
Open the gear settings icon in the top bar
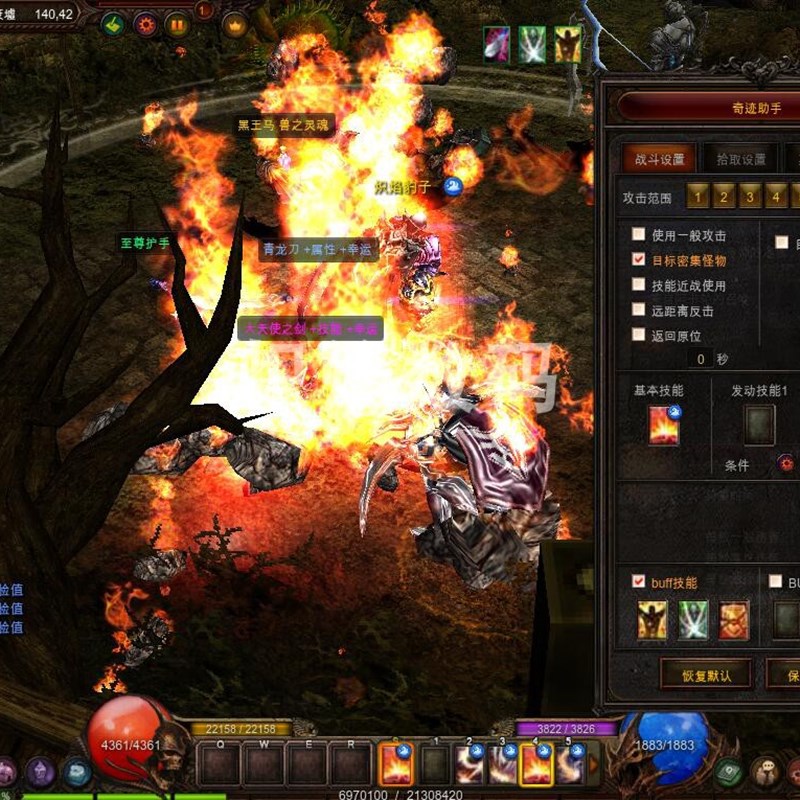coord(146,25)
